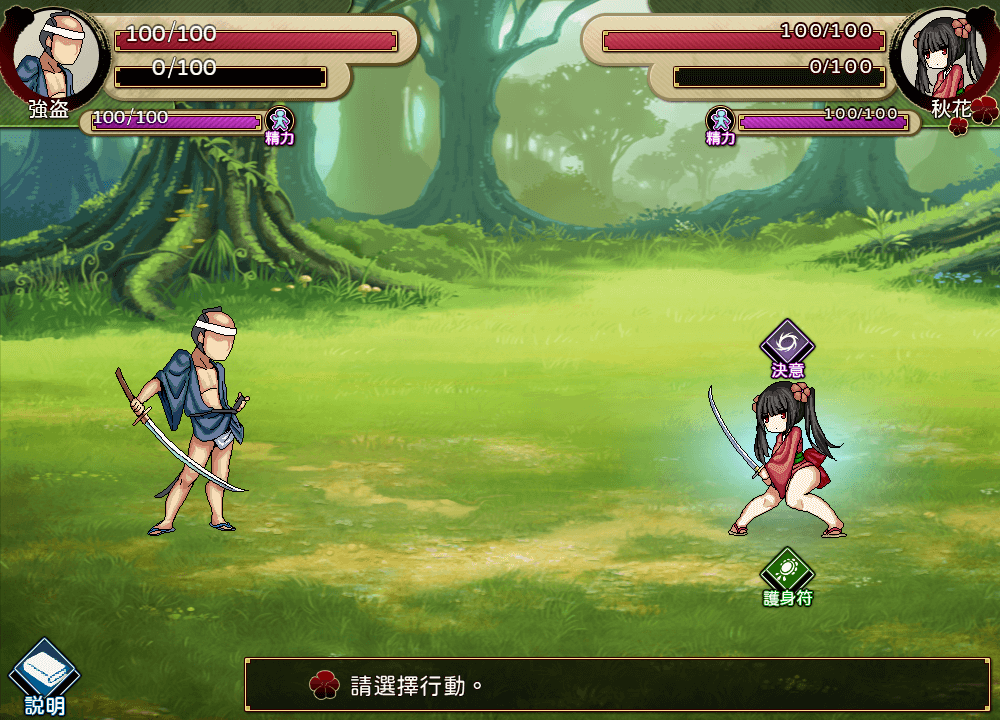The height and width of the screenshot is (720, 1000).
Task: Open the 説明 help book
Action: tap(43, 672)
